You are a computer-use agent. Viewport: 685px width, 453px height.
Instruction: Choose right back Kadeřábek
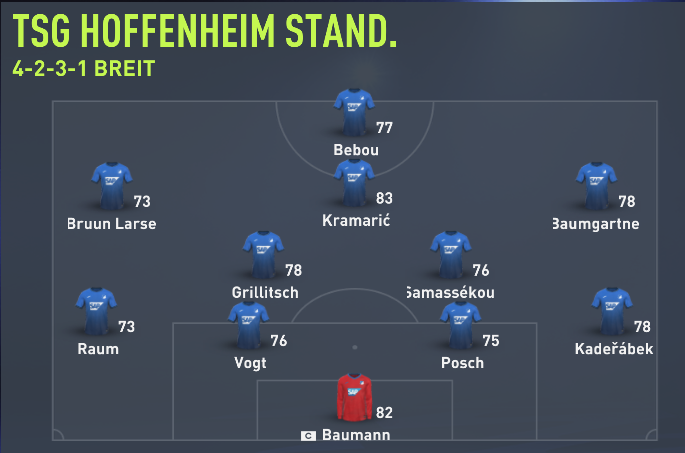pos(613,312)
